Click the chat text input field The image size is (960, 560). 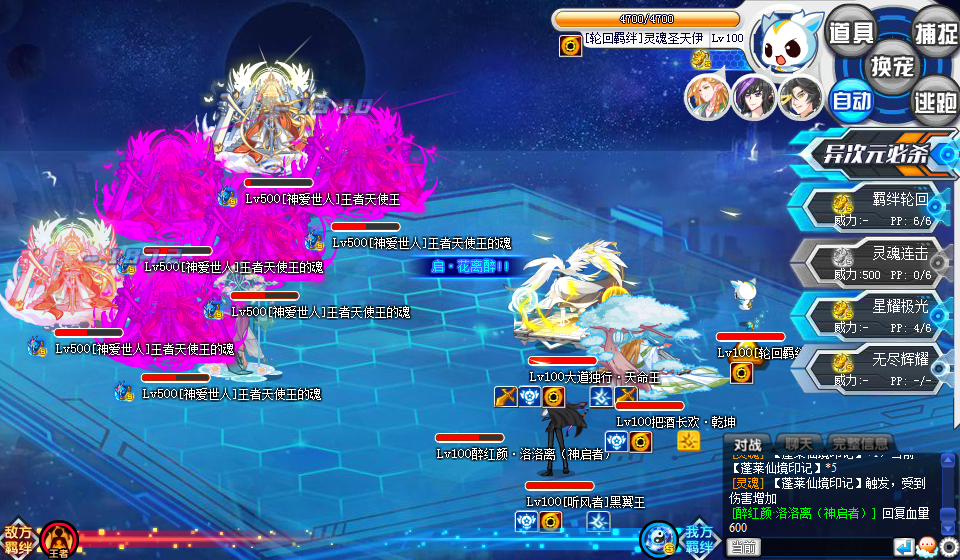click(825, 547)
